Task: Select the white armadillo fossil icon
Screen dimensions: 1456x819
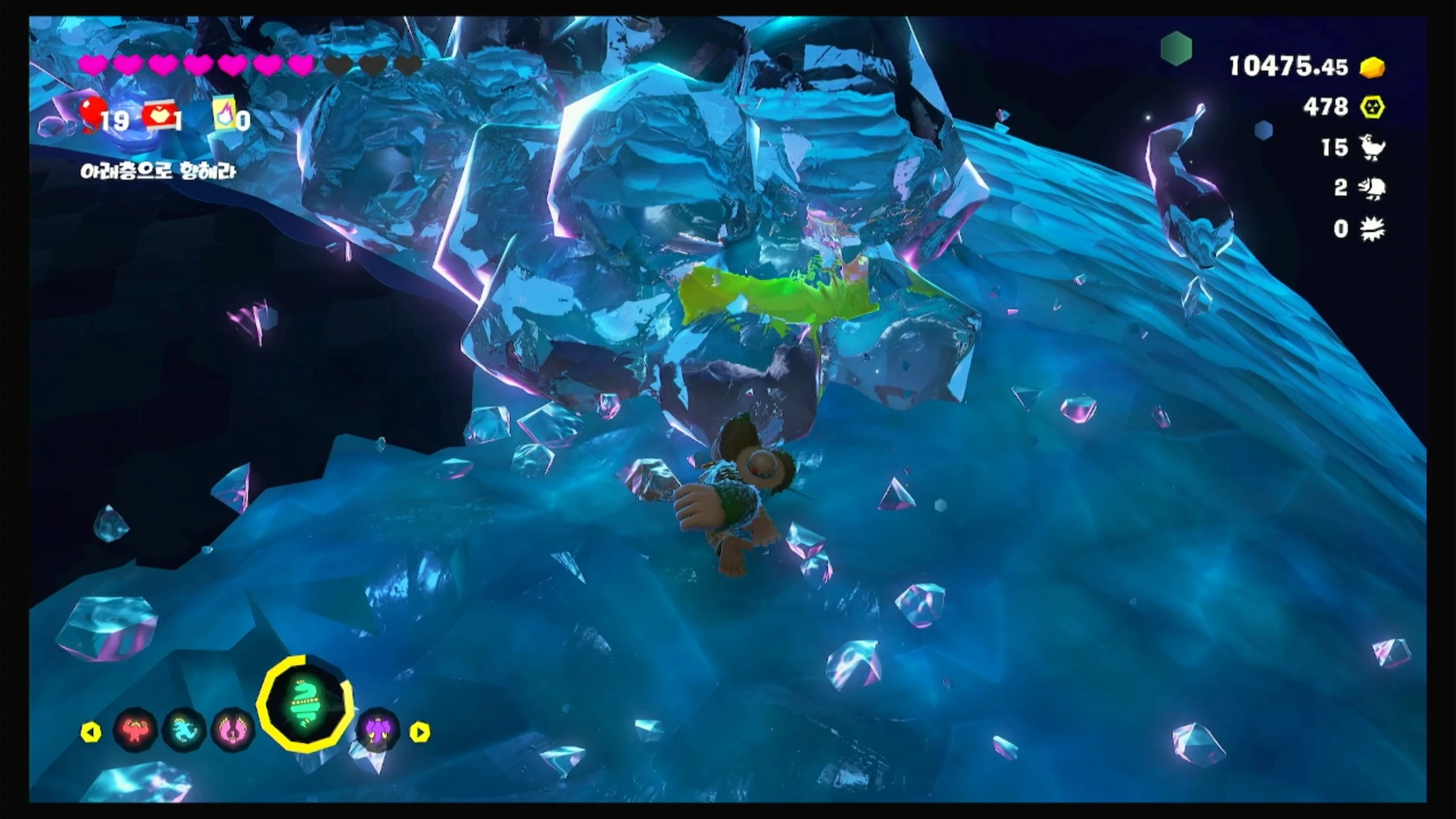Action: click(1372, 188)
